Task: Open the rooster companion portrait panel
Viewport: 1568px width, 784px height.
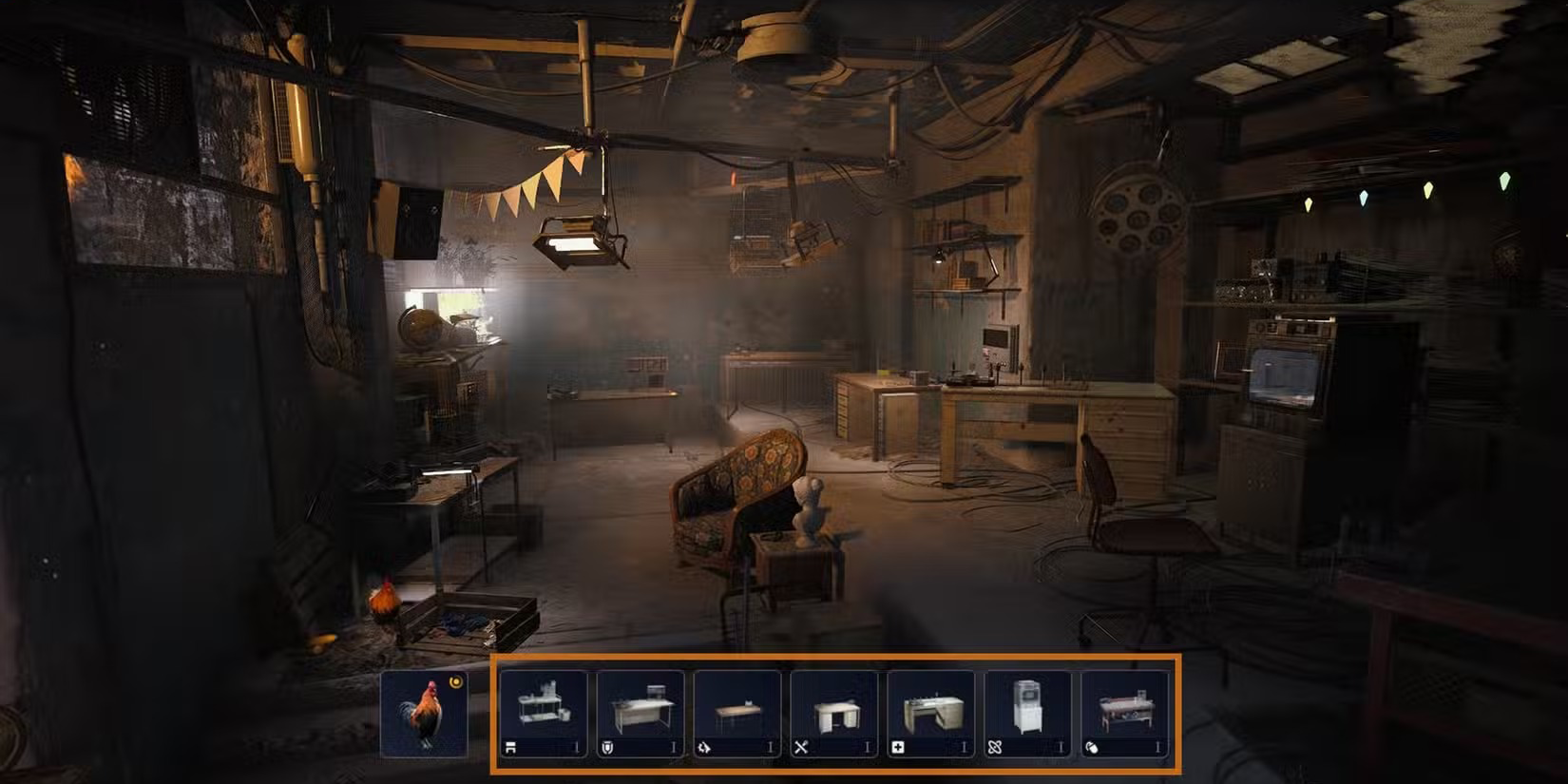Action: click(x=426, y=715)
